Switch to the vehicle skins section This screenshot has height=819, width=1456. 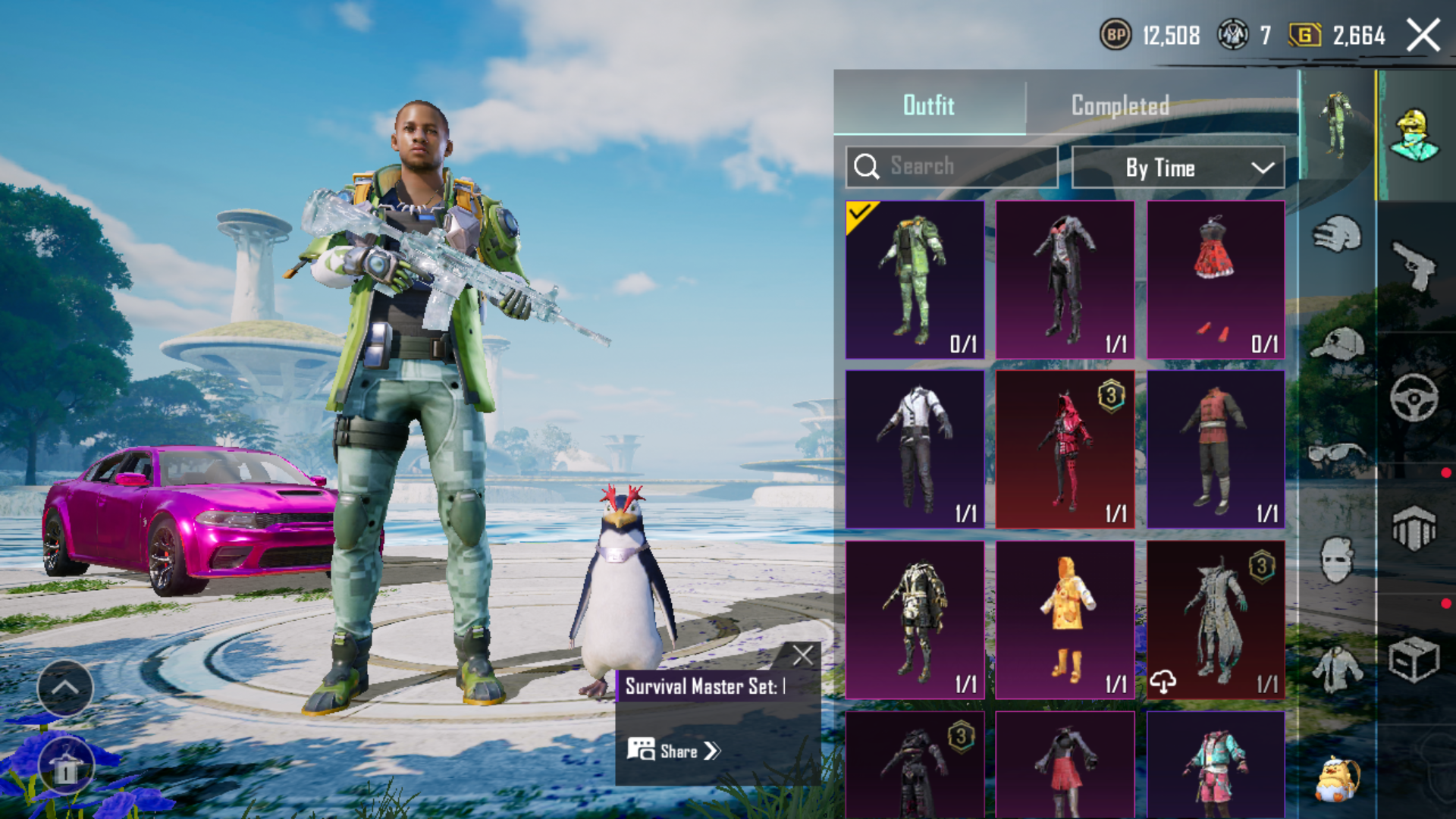pyautogui.click(x=1415, y=397)
